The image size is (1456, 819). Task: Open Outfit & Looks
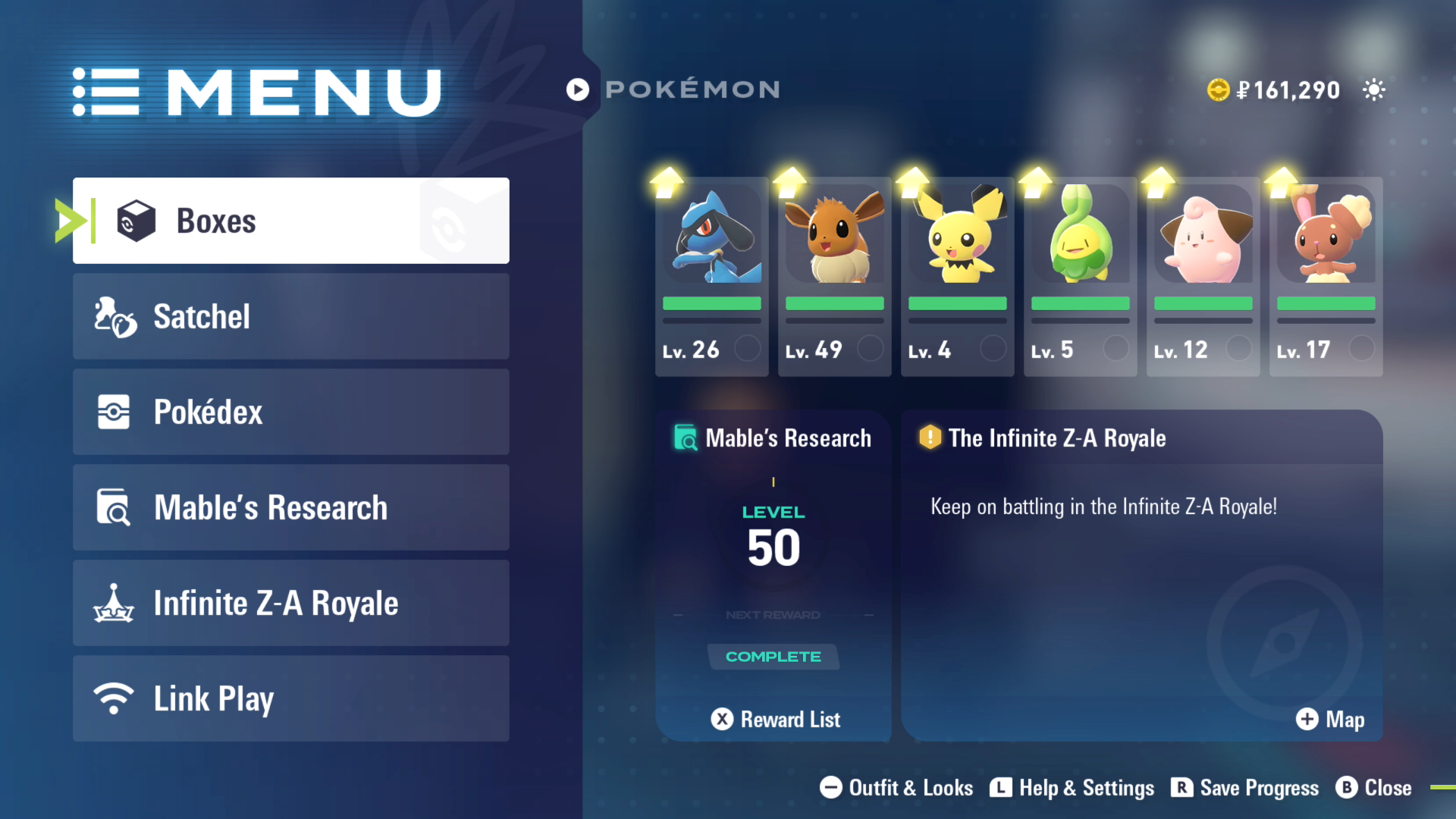(896, 788)
